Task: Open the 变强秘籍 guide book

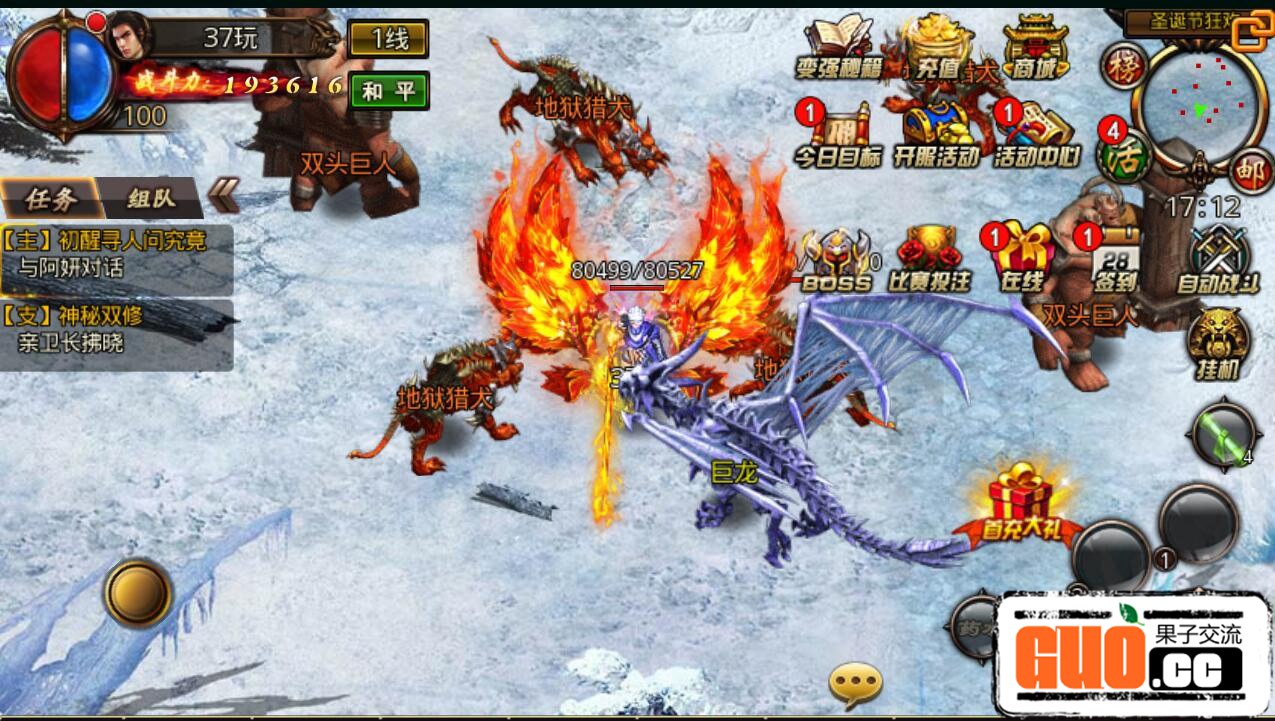Action: 838,48
